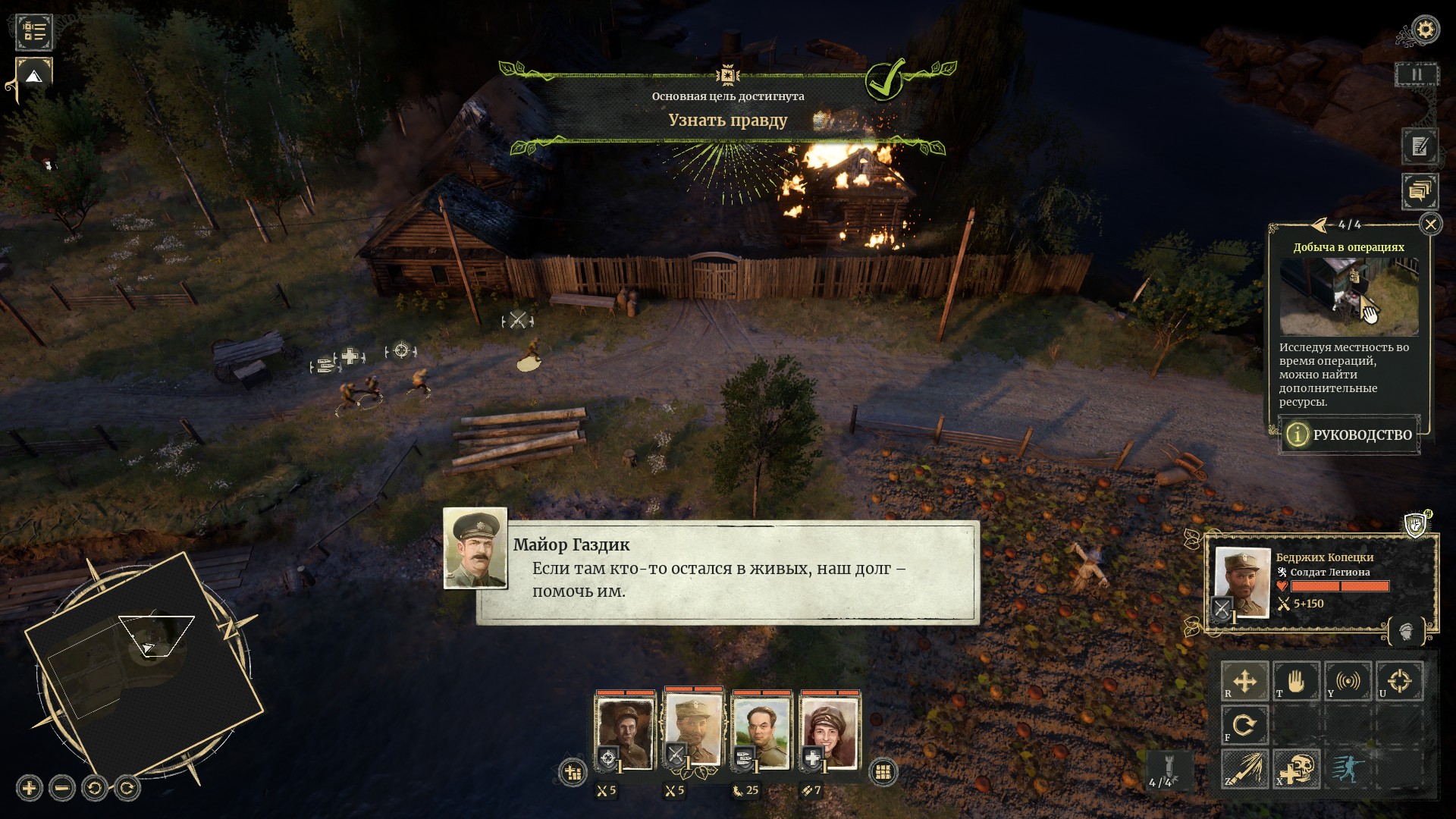The height and width of the screenshot is (819, 1456).
Task: Use the skull and cross ability
Action: pyautogui.click(x=1296, y=769)
